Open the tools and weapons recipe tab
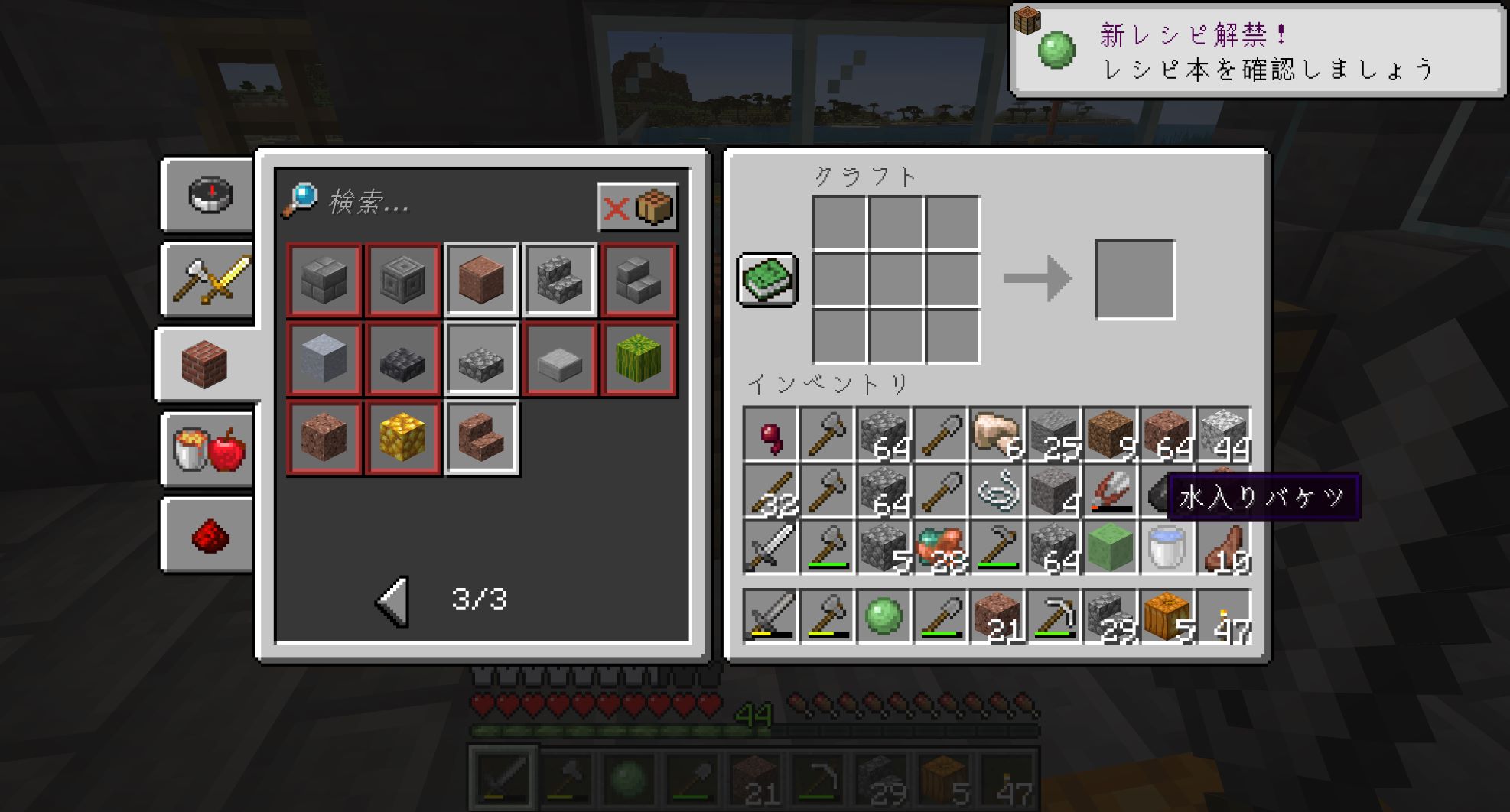 [210, 280]
